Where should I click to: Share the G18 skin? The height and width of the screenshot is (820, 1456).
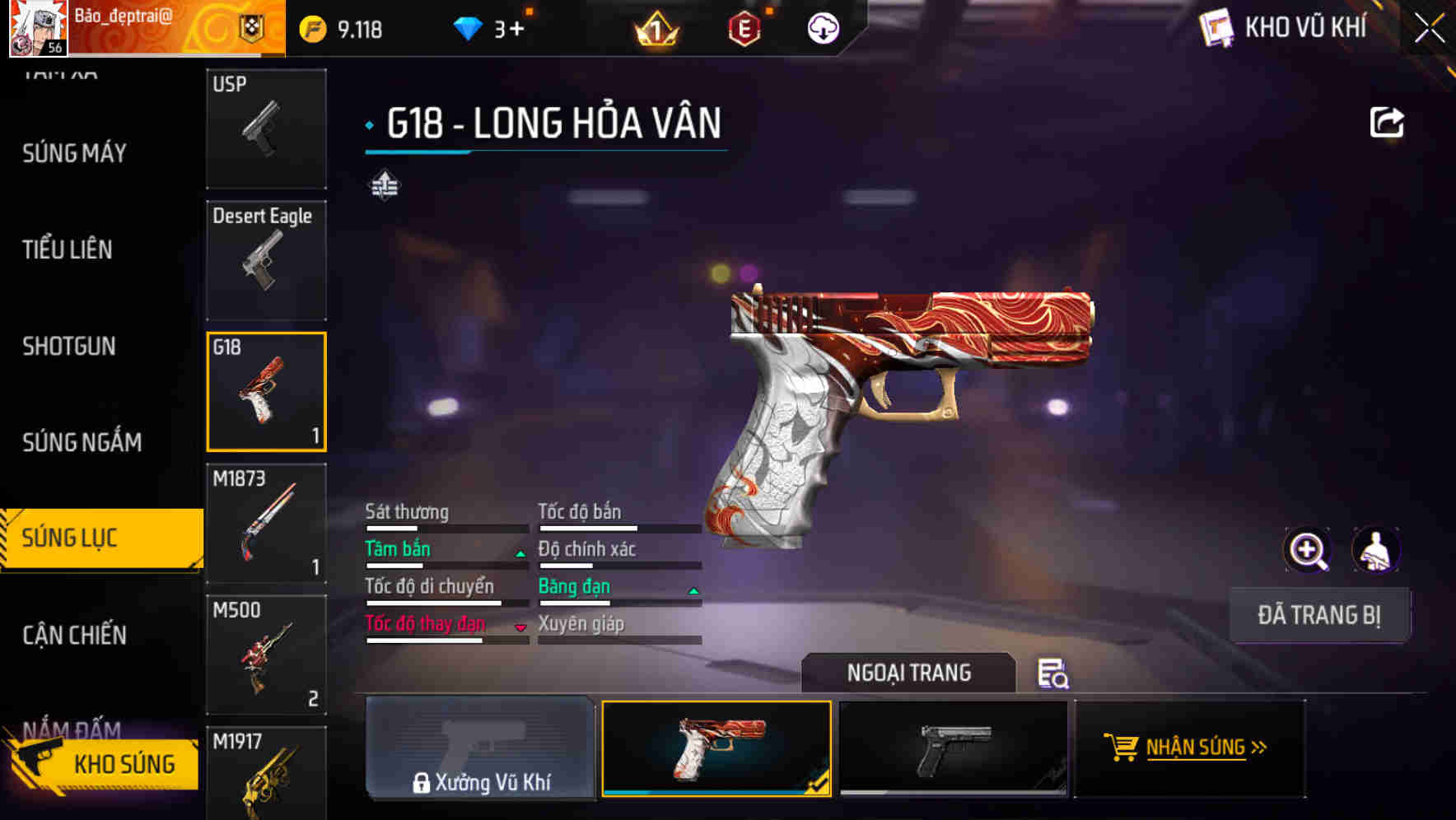tap(1386, 123)
